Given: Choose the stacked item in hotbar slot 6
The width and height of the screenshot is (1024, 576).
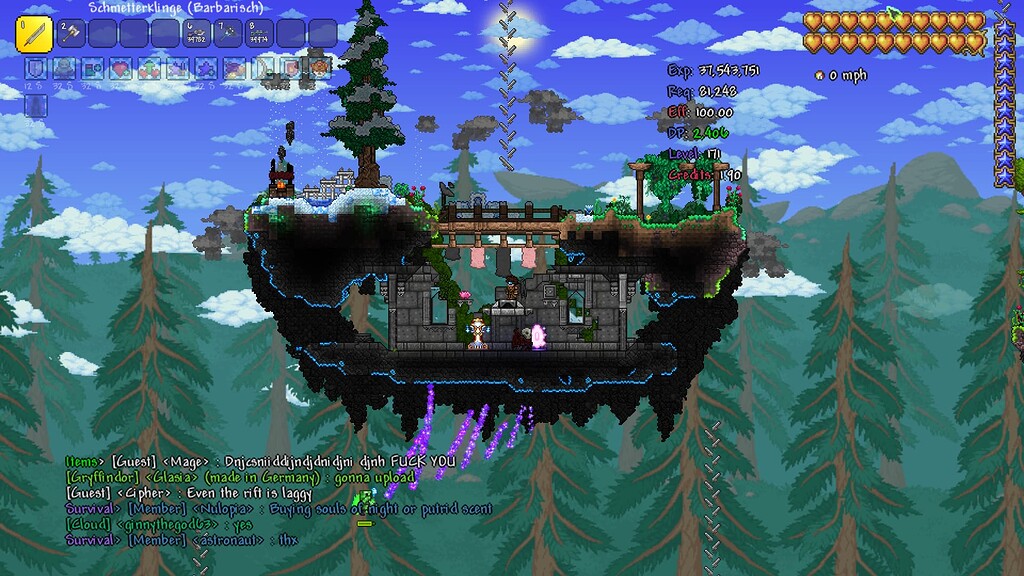Looking at the screenshot, I should click(197, 34).
